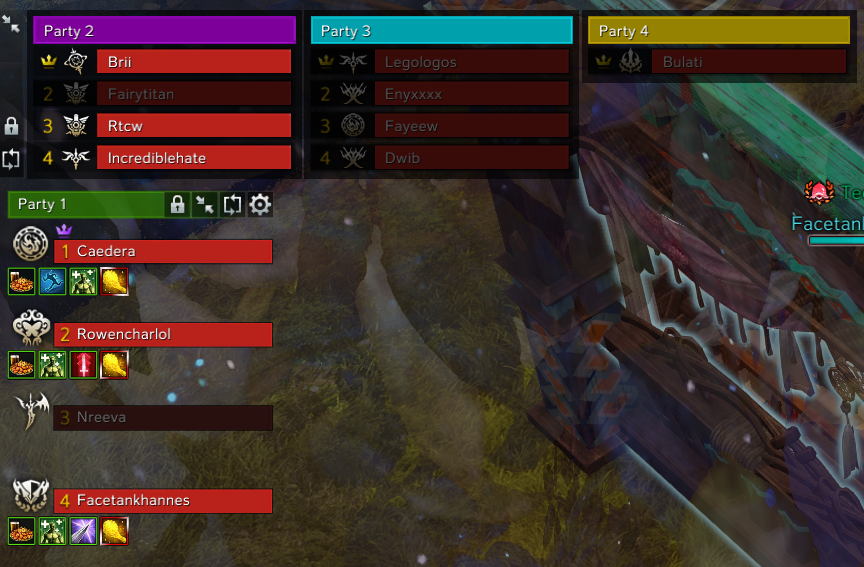The width and height of the screenshot is (864, 567).
Task: Choose Rtcw in the raid frame
Action: tap(193, 126)
